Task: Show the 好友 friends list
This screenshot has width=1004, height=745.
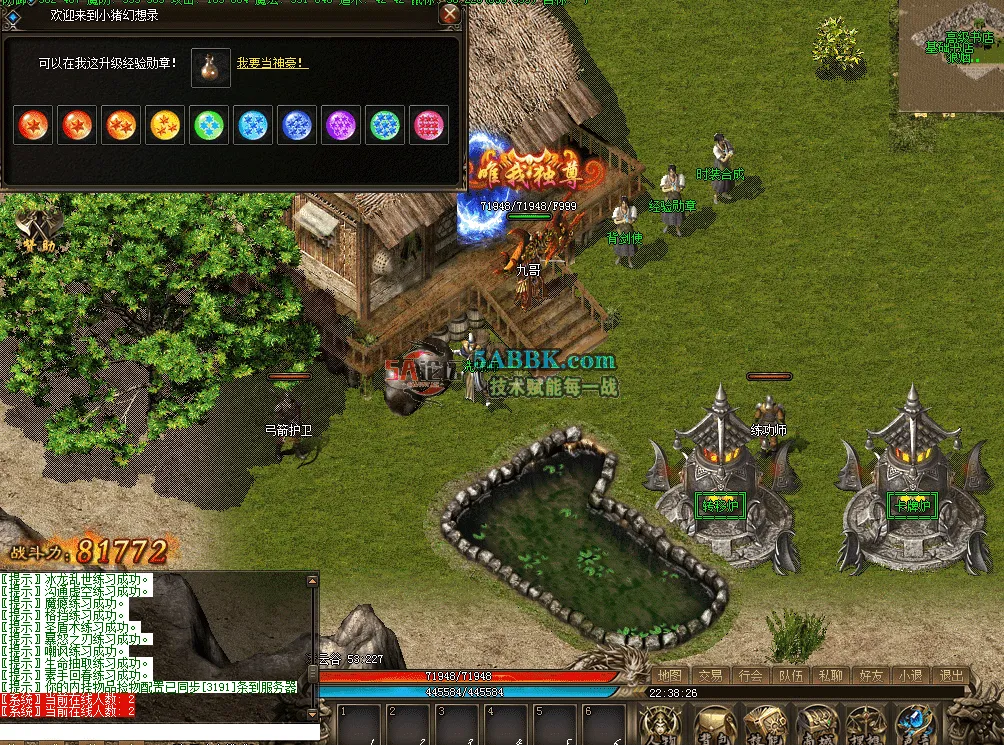Action: click(870, 675)
